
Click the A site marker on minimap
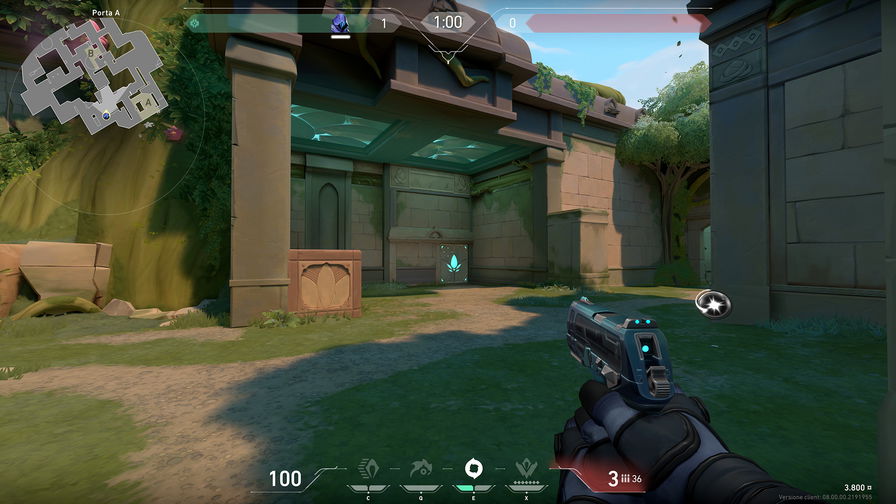(x=150, y=101)
